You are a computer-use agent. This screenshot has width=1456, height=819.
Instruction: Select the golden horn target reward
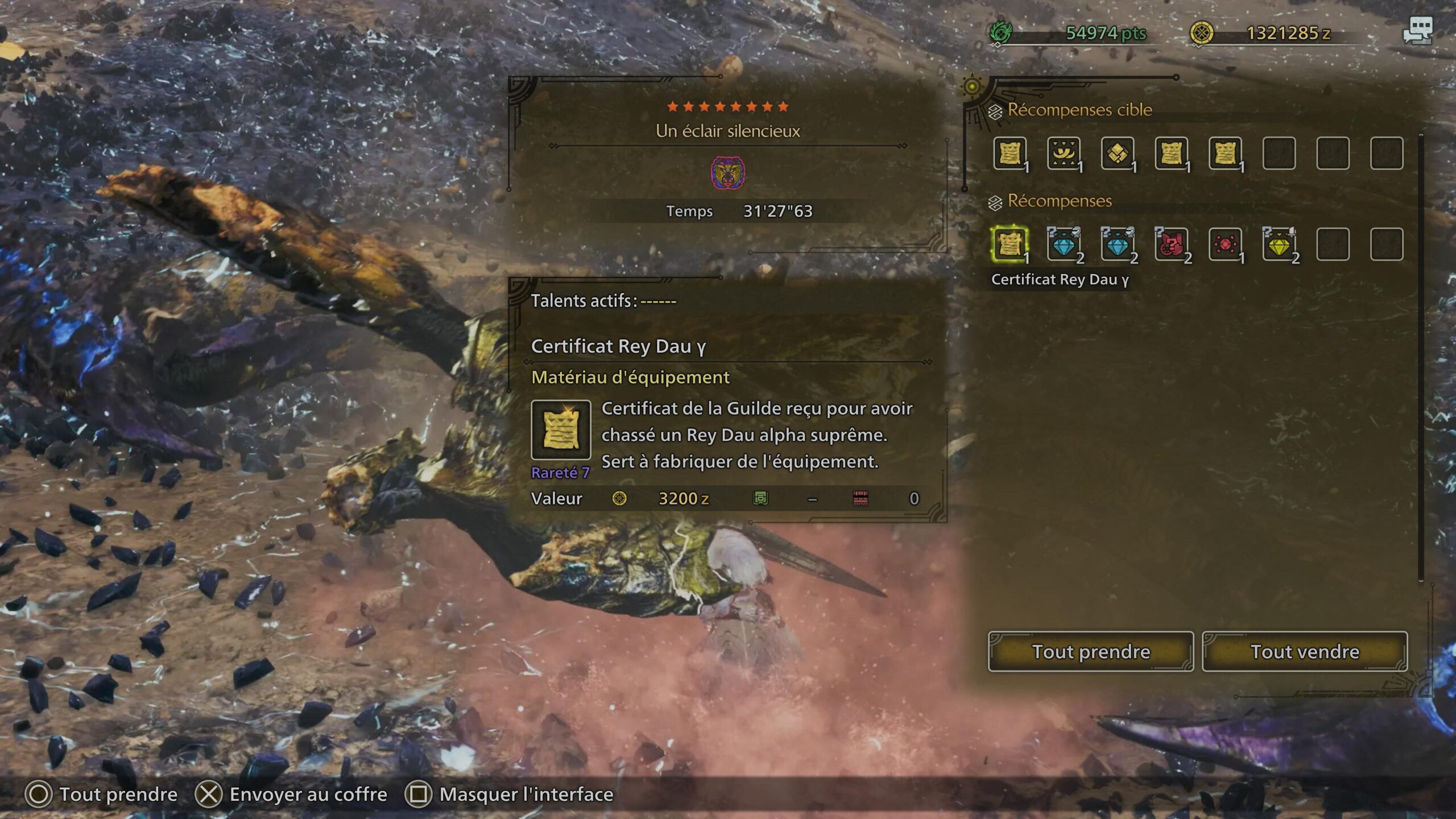pyautogui.click(x=1064, y=153)
